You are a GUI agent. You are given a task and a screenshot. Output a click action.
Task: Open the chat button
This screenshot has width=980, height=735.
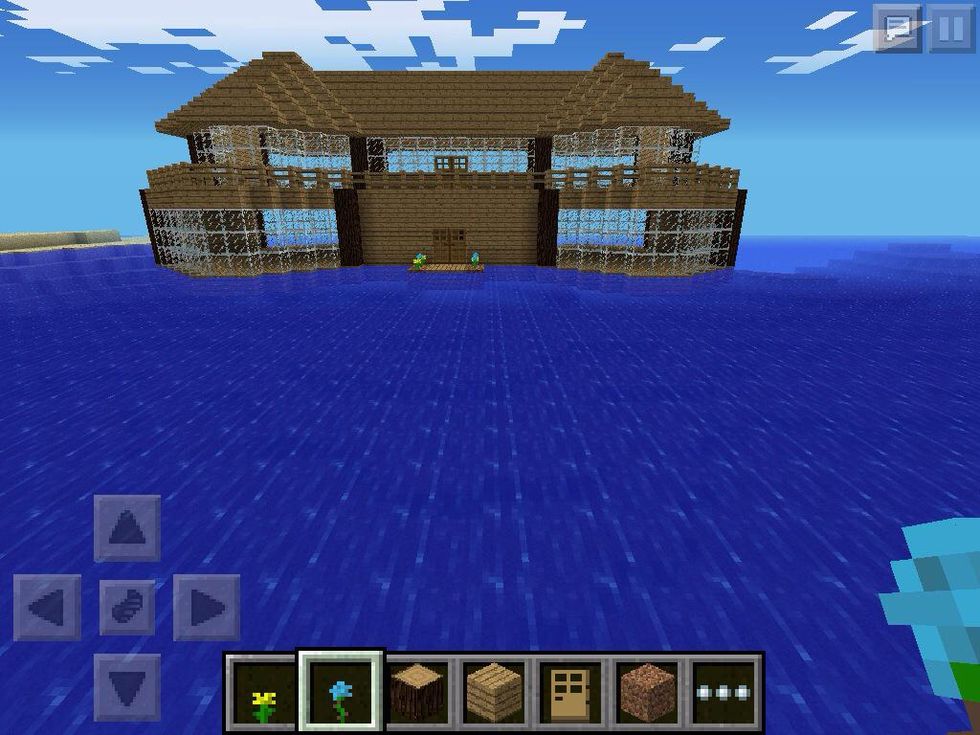[x=898, y=29]
